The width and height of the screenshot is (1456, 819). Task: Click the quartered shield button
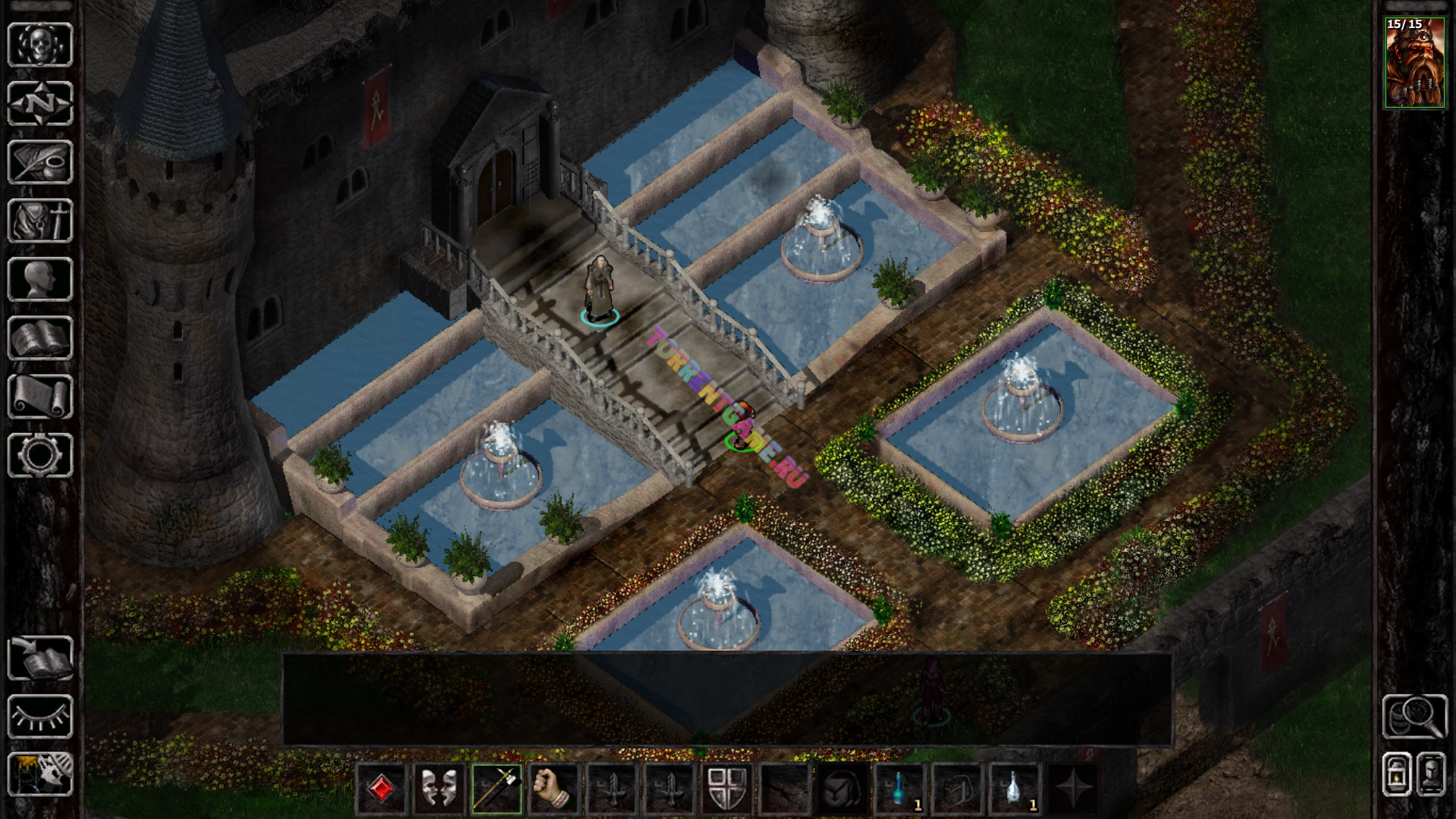(726, 789)
